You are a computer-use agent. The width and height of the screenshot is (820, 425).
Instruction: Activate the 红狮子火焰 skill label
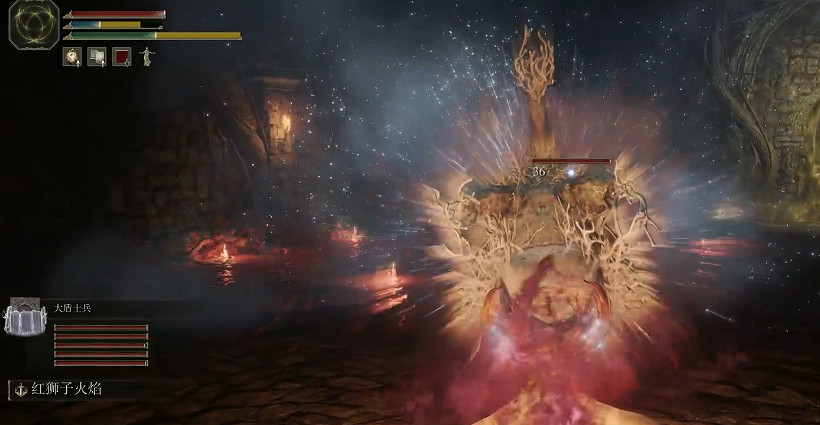60,388
